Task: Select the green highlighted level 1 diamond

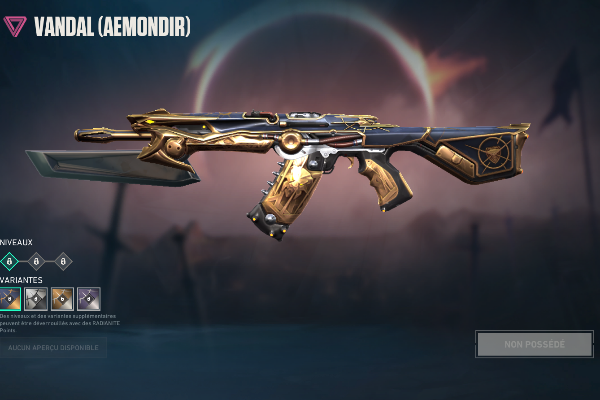Action: pyautogui.click(x=11, y=261)
